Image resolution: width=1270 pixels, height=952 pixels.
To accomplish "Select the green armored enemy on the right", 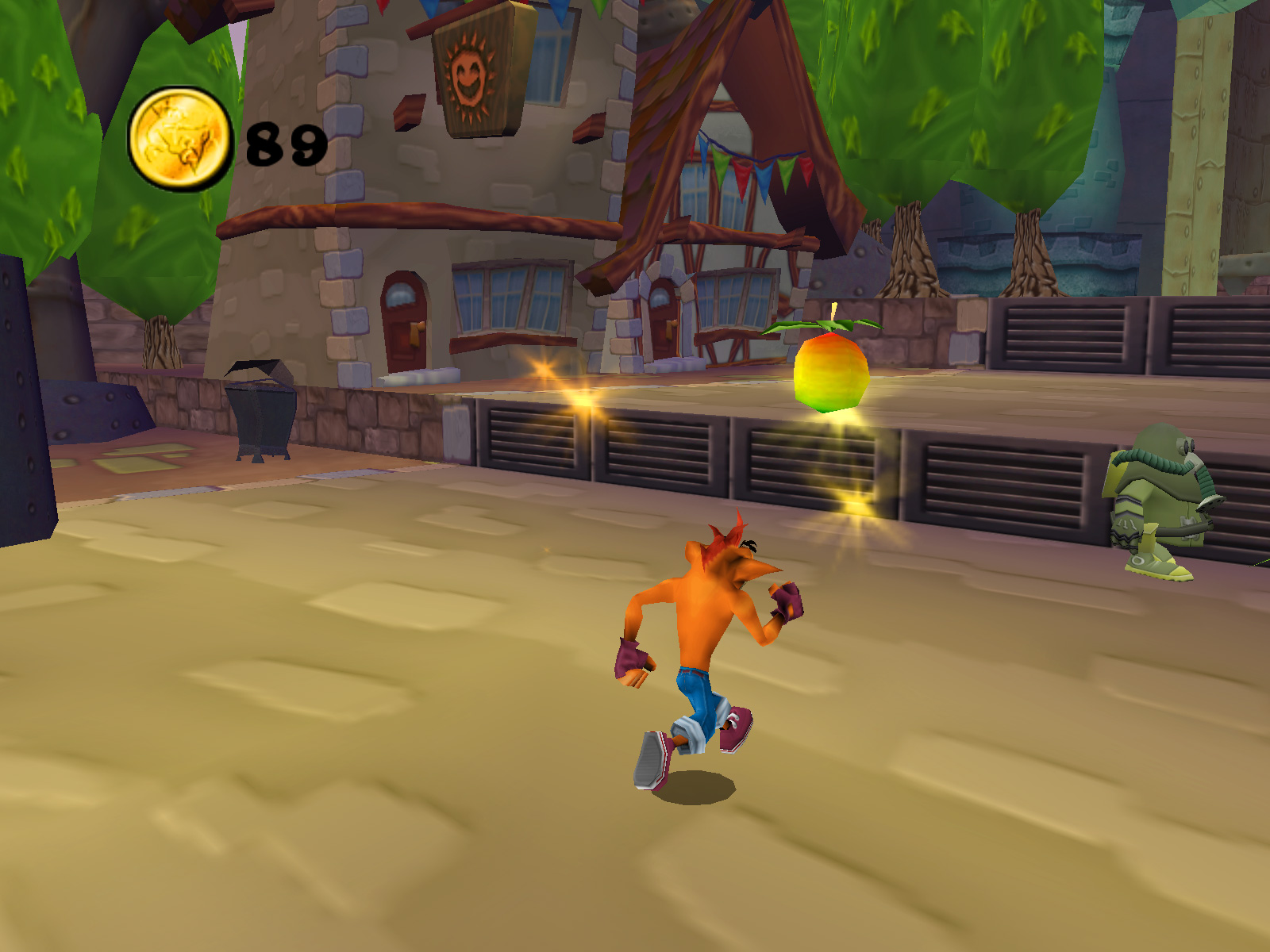I will pos(1159,492).
